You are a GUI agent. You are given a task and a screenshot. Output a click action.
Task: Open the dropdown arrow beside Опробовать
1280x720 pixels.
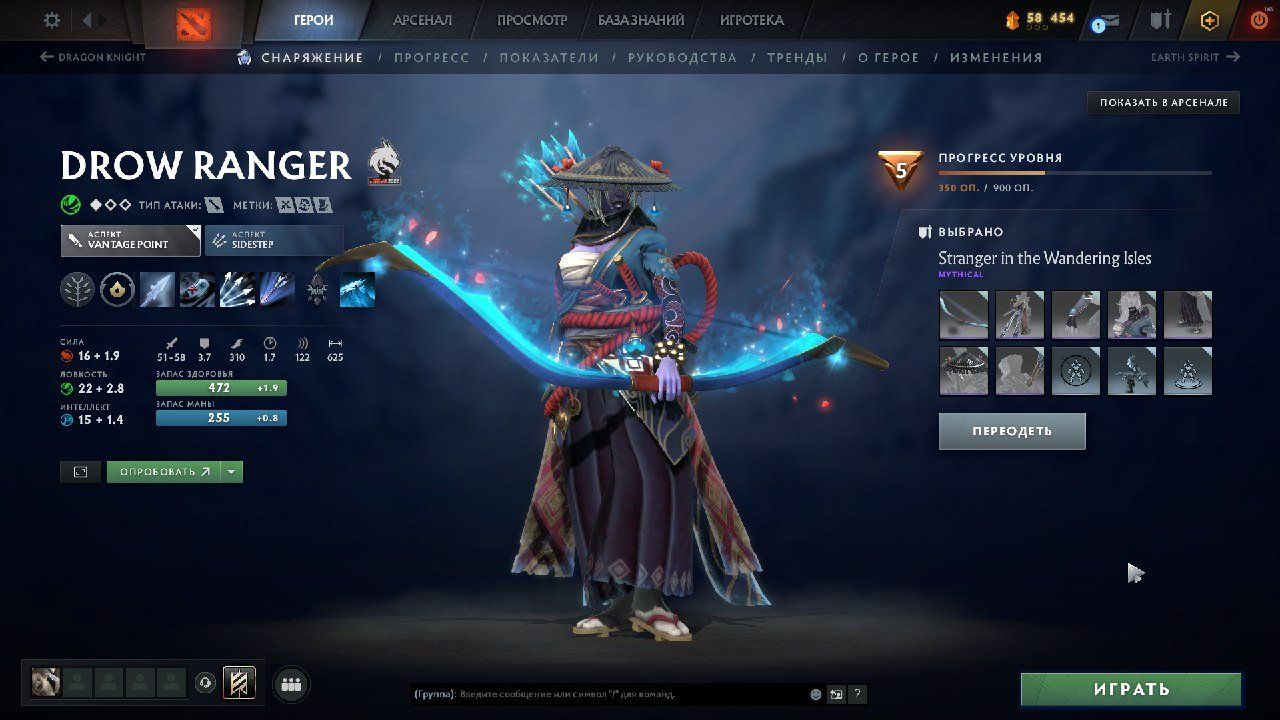tap(232, 472)
